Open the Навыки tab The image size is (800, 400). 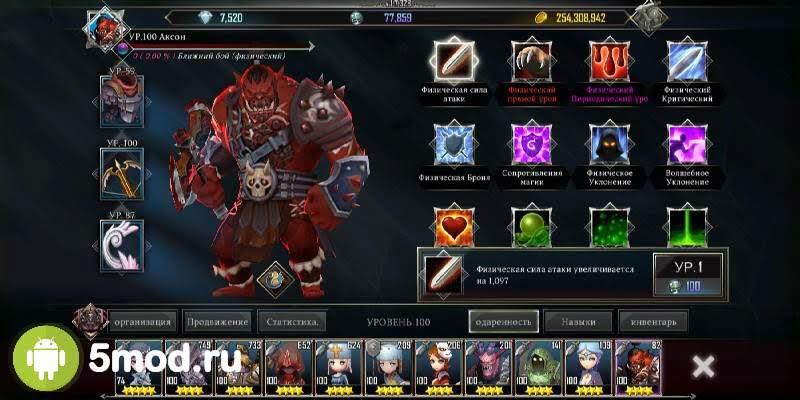(578, 322)
